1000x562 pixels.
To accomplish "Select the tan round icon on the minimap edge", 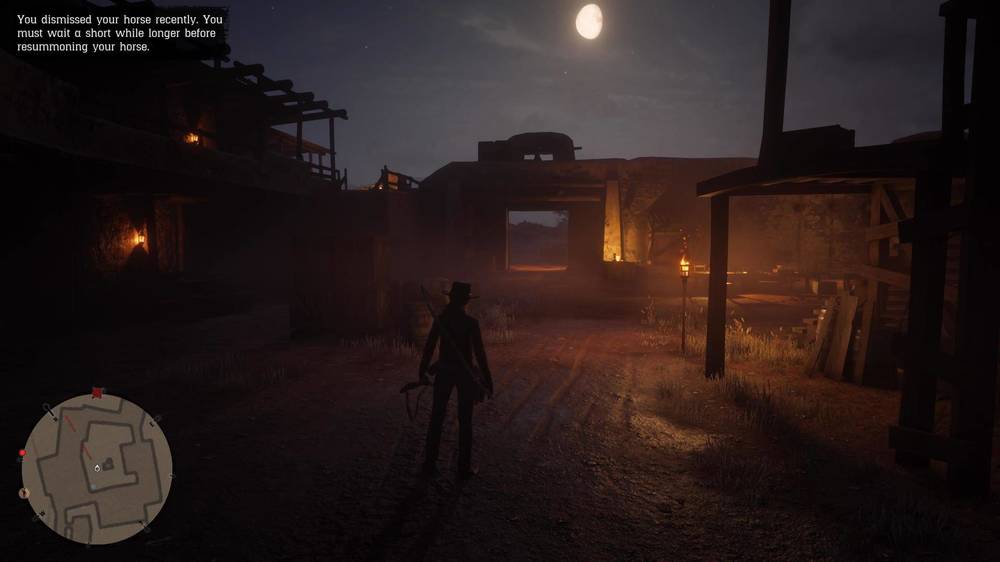I will pos(25,493).
